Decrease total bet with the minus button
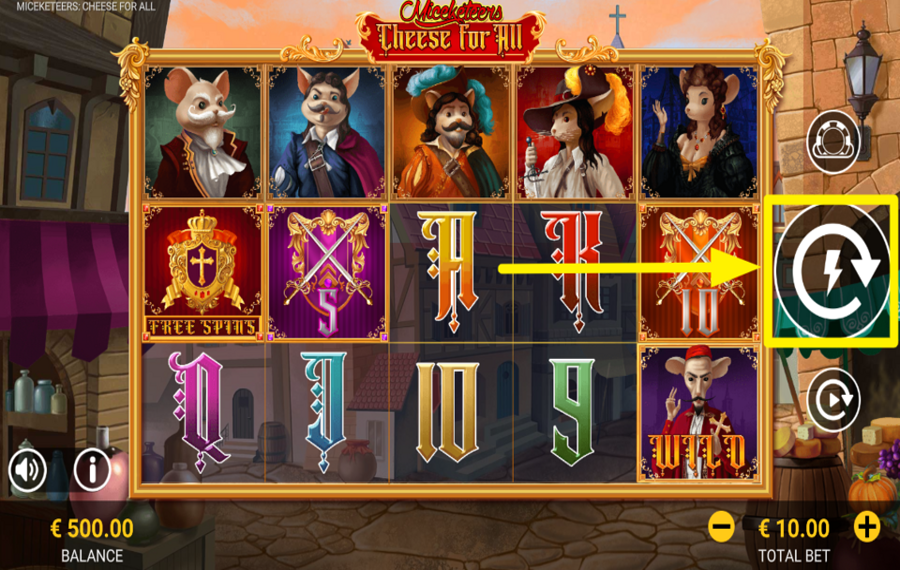This screenshot has height=570, width=900. click(721, 526)
